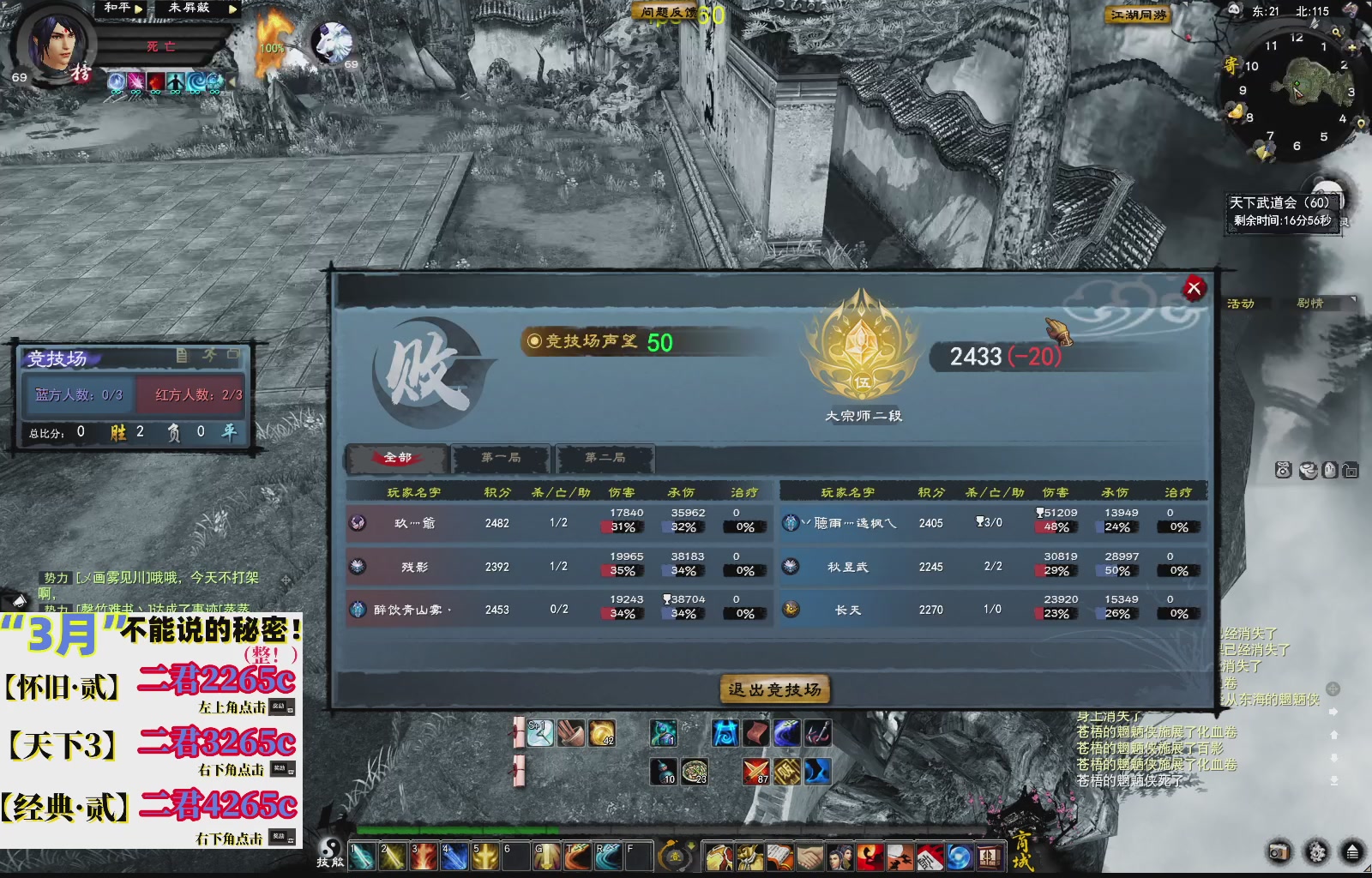
Task: Switch to the 第二局 round tab
Action: (605, 459)
